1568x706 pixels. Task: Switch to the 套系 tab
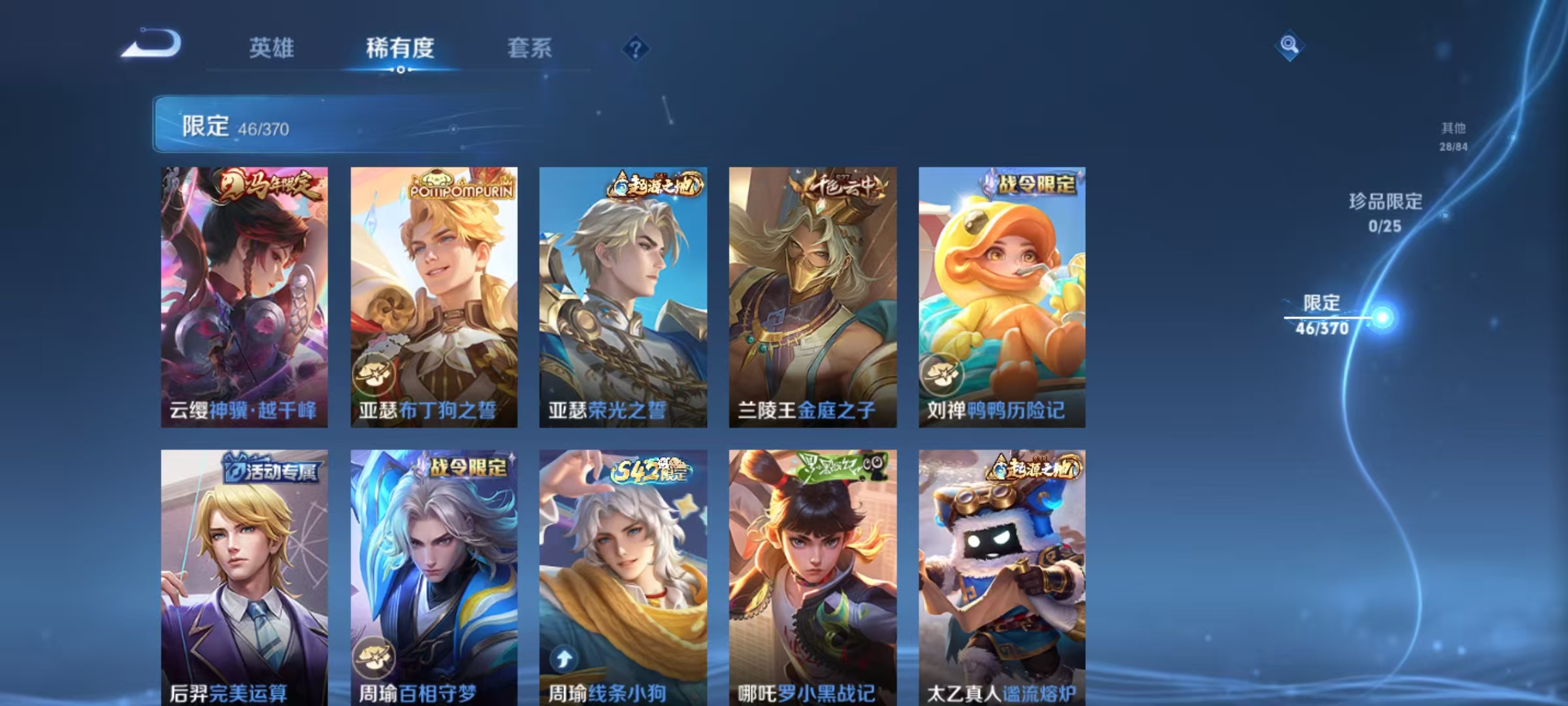click(531, 48)
